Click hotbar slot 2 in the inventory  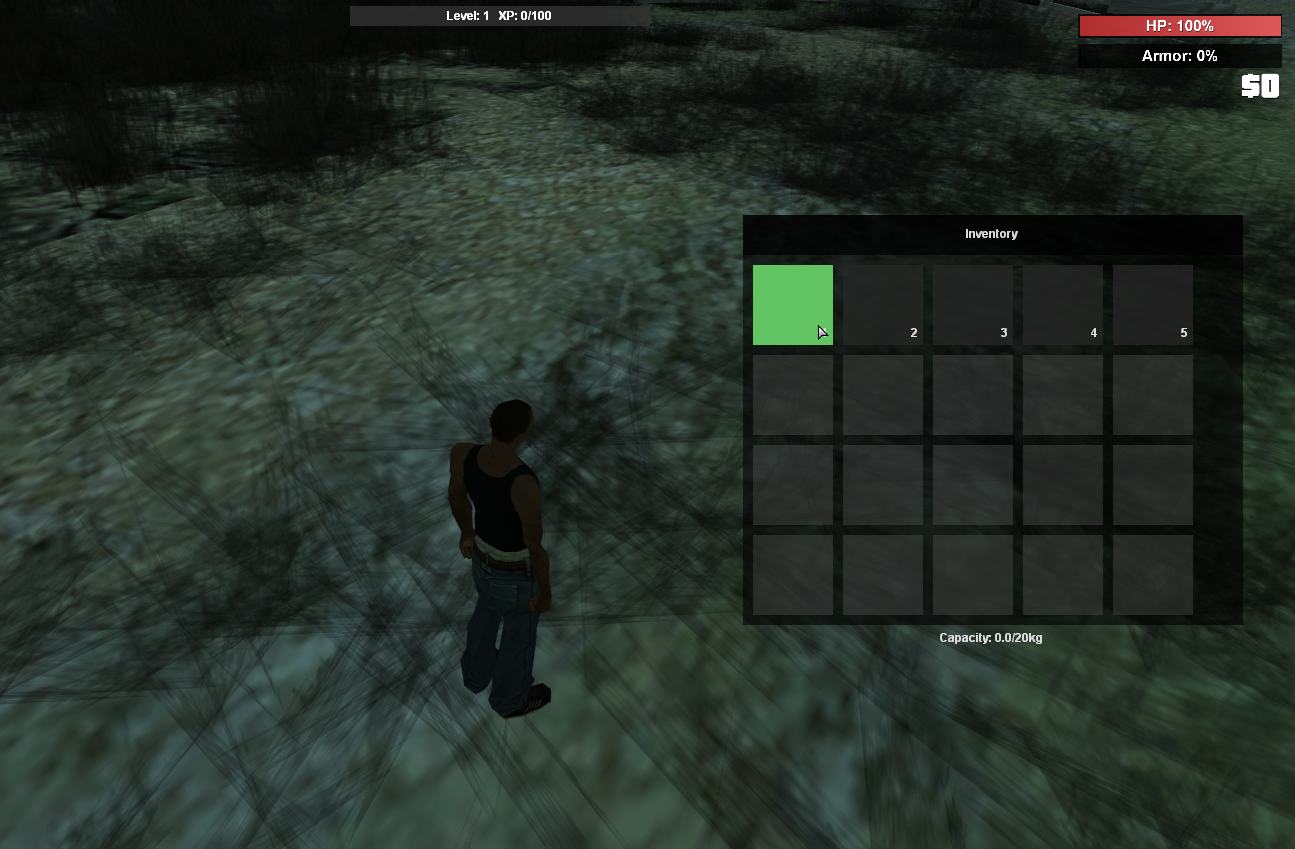(882, 304)
